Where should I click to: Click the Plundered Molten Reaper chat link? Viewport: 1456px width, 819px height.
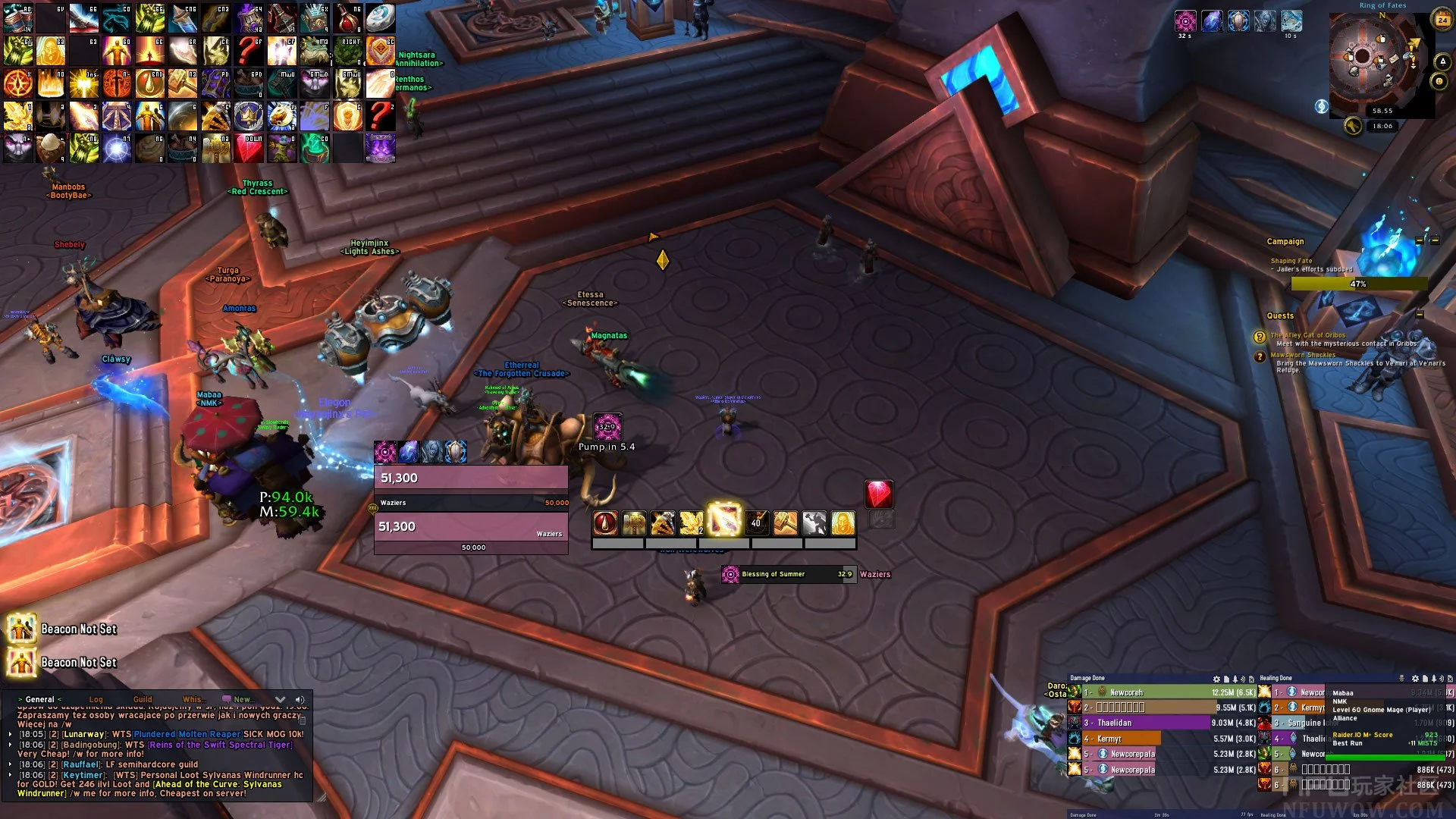coord(187,734)
